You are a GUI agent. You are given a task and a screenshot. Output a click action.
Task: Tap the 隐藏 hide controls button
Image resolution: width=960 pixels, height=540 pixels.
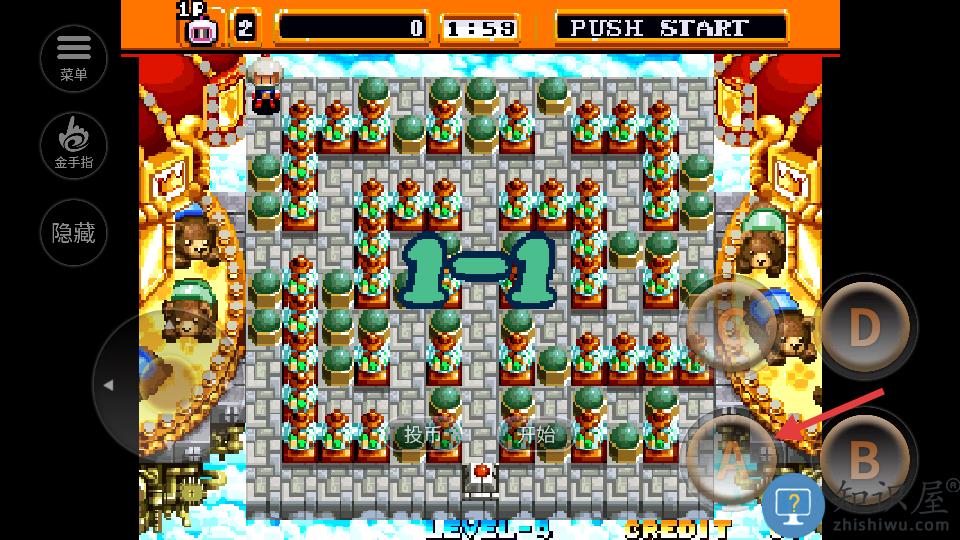click(x=74, y=234)
